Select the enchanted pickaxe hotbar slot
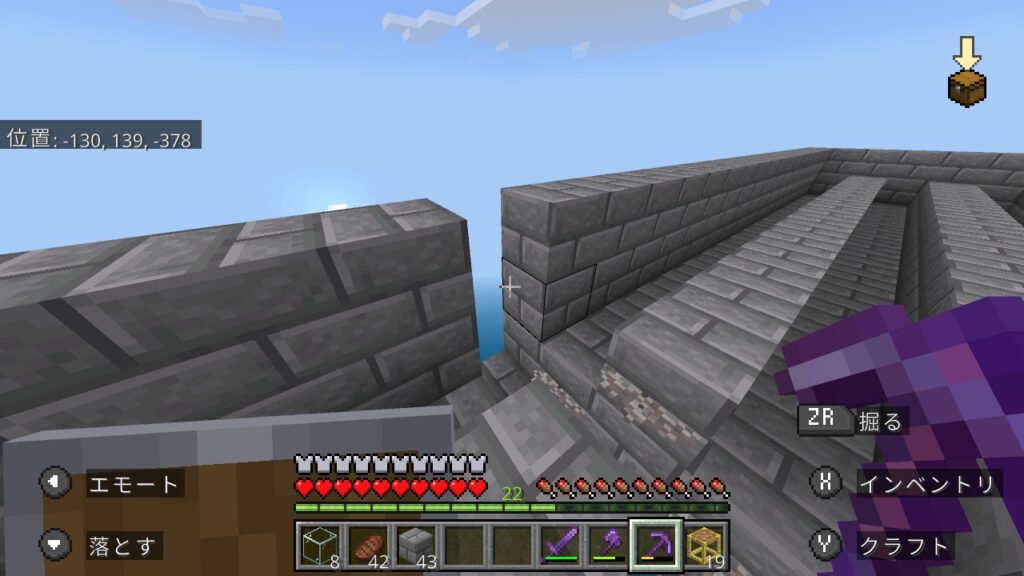 coord(655,545)
